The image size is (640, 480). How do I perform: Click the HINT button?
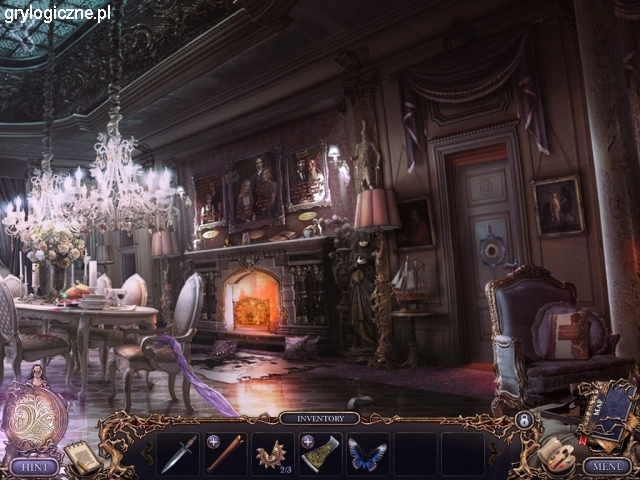(x=34, y=466)
